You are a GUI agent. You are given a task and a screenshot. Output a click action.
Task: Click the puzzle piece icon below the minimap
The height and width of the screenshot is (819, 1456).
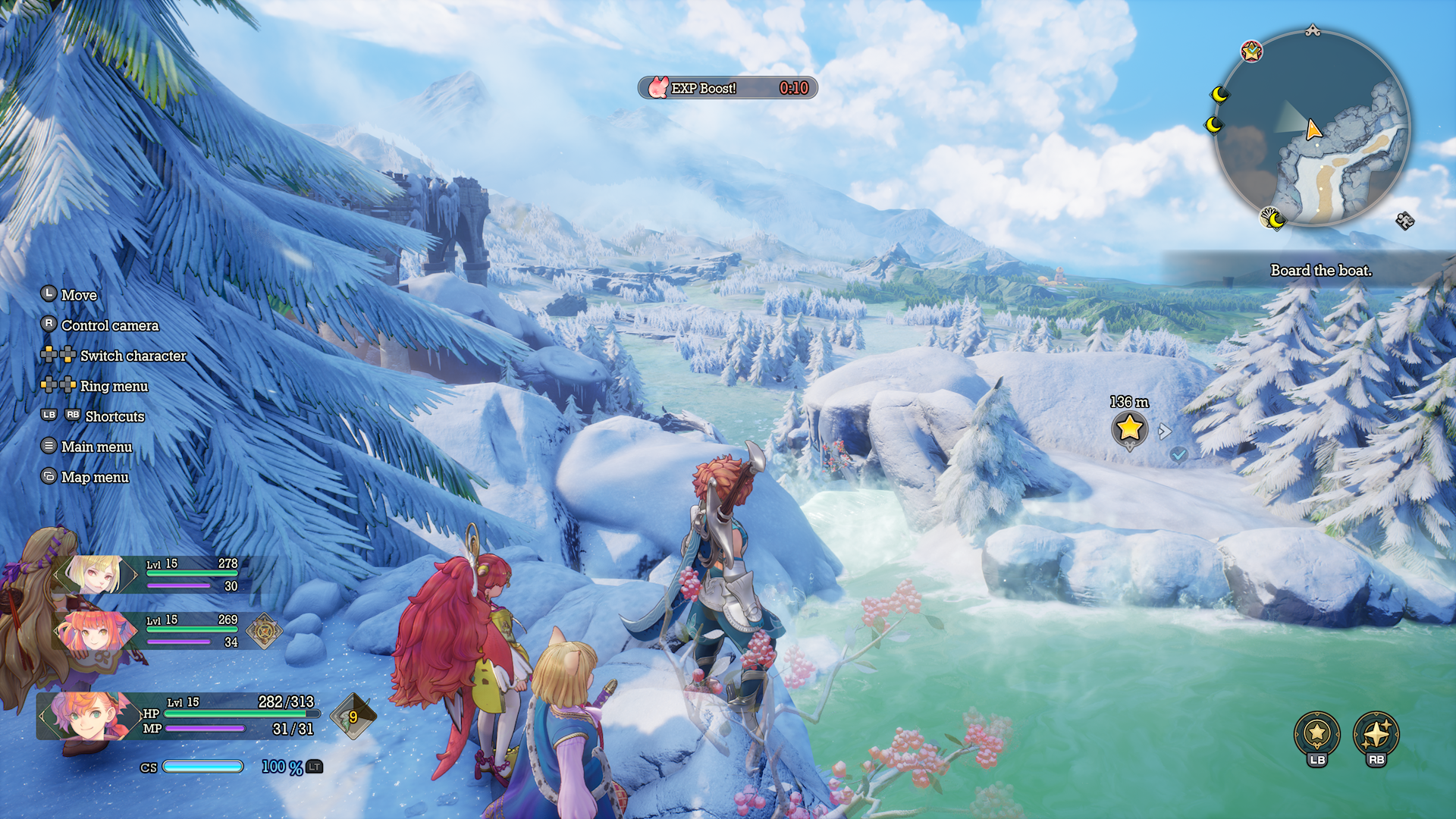click(1404, 221)
